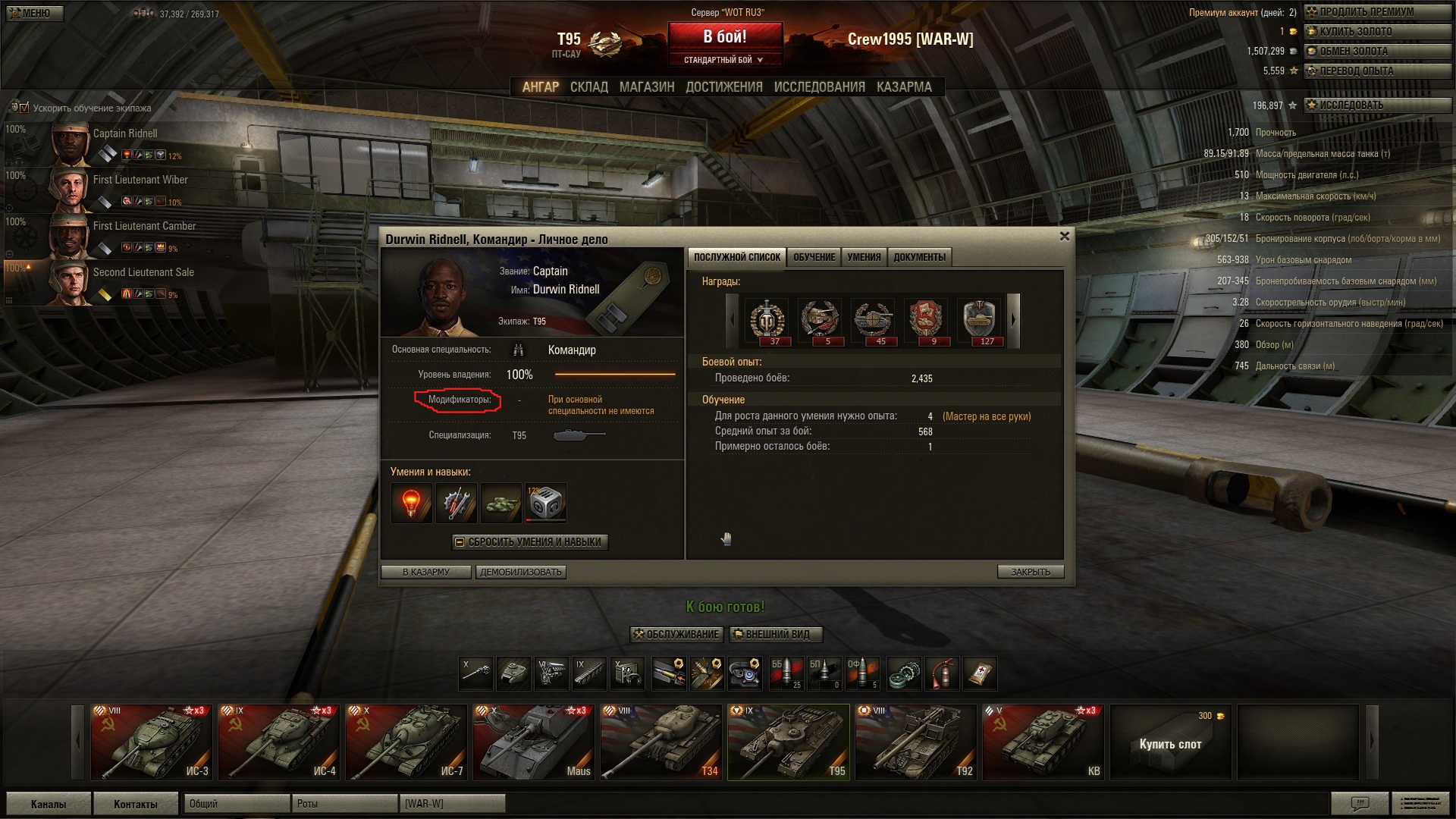Show the ДОКУМЕНТЫ tab

click(919, 257)
